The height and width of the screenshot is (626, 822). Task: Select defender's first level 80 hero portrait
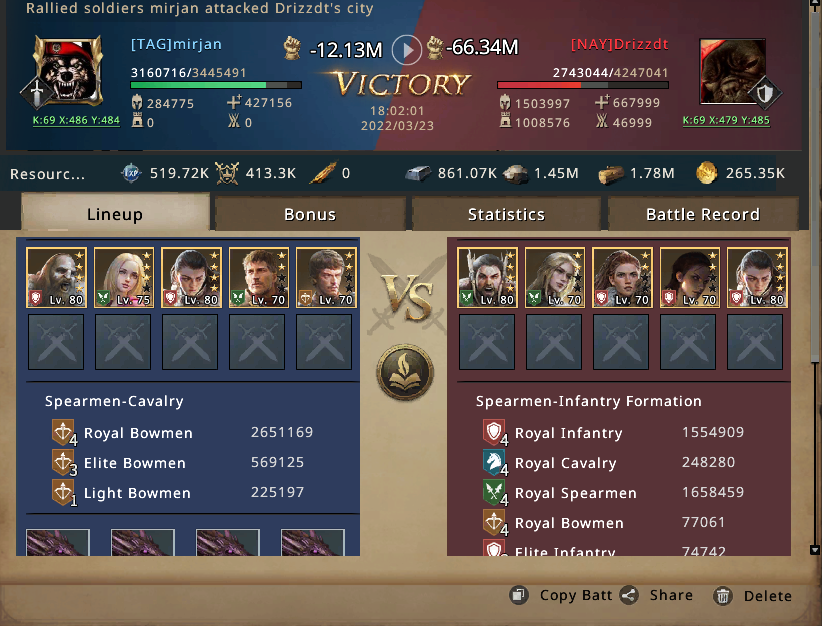pos(488,277)
